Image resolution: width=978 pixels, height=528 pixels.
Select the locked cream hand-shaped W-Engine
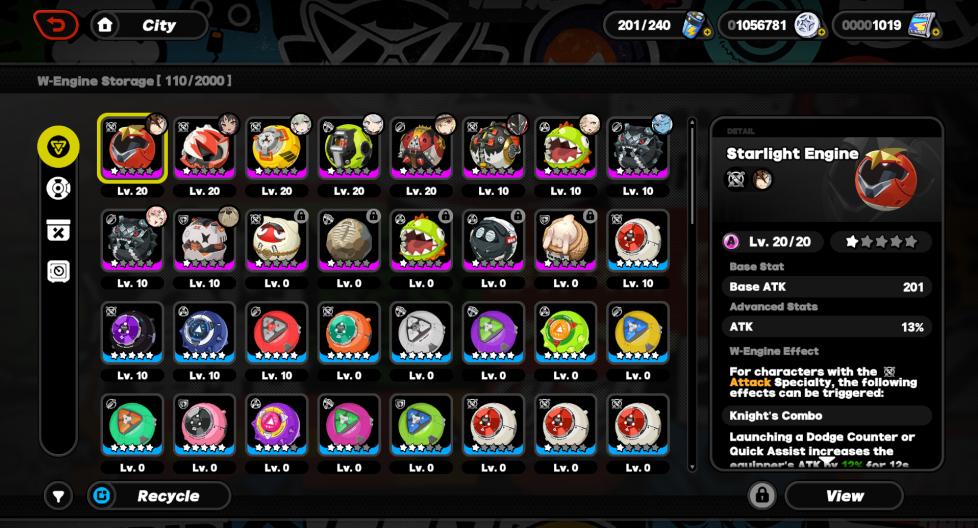(x=565, y=241)
